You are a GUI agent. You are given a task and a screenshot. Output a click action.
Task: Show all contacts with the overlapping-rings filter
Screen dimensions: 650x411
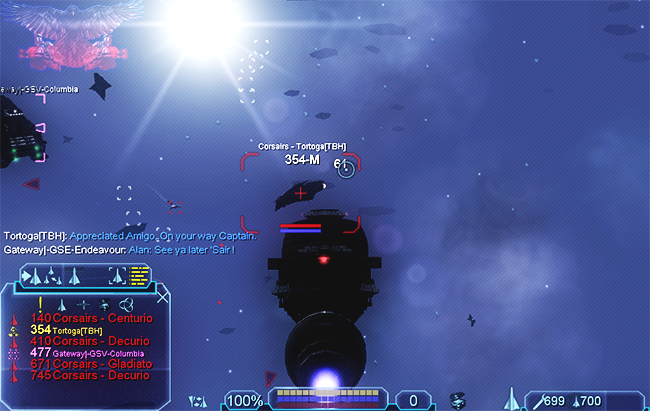click(127, 303)
